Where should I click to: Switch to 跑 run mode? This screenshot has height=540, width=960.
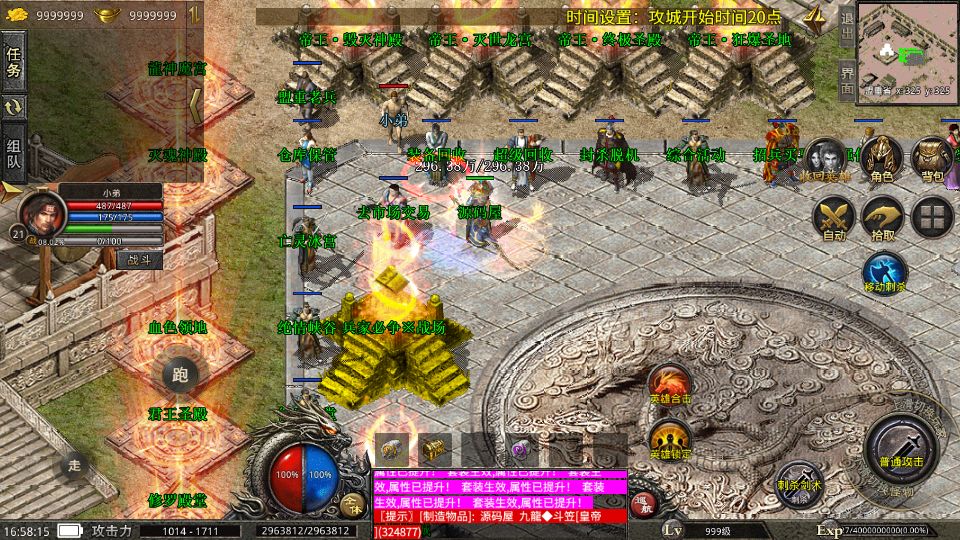click(180, 375)
